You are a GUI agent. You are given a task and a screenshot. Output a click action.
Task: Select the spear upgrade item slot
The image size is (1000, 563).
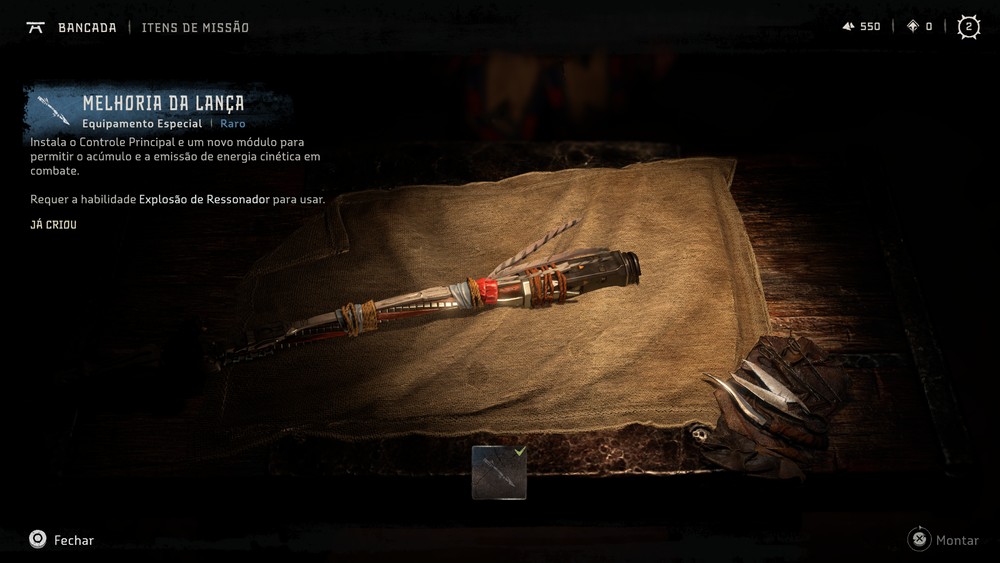click(x=499, y=472)
